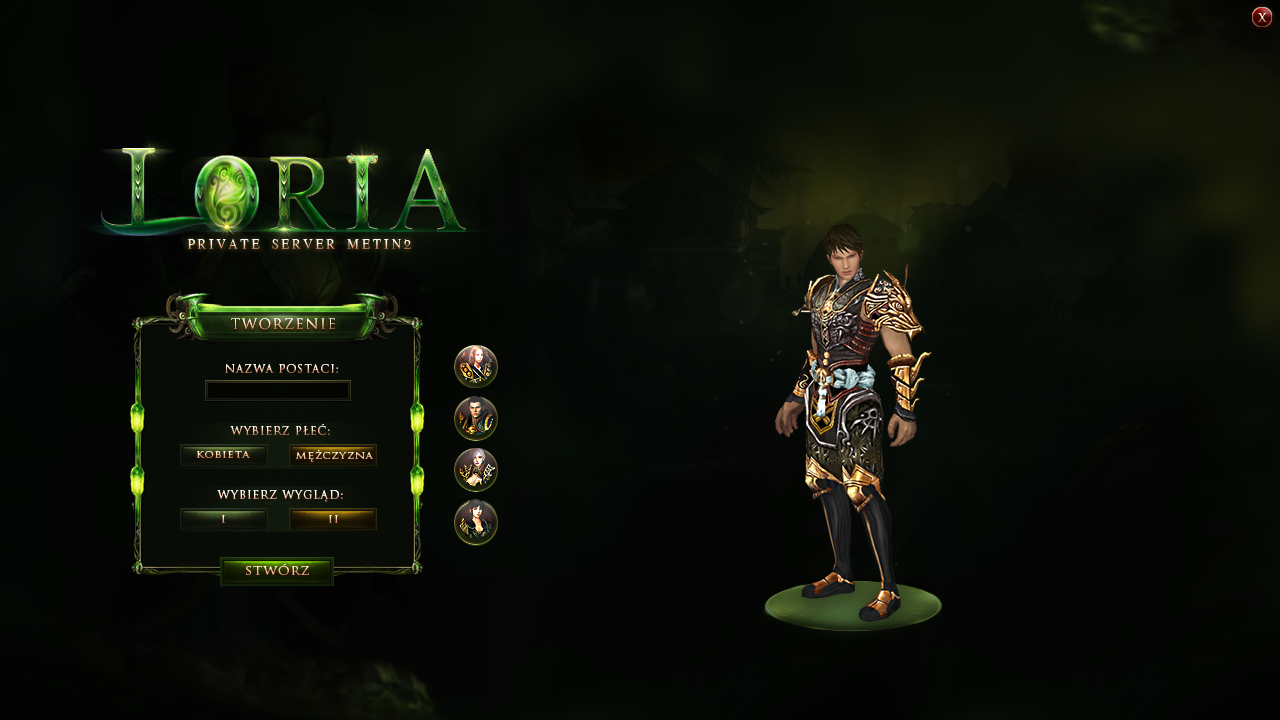Select the MĘŻCZYZNA gender option
This screenshot has height=720, width=1280.
click(x=332, y=455)
